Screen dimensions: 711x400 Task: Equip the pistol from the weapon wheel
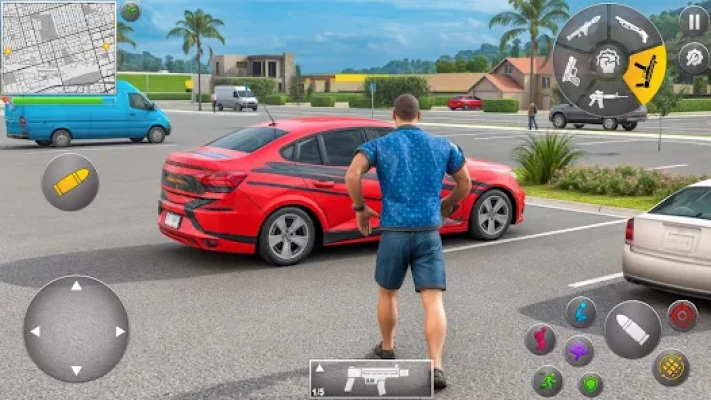point(570,70)
